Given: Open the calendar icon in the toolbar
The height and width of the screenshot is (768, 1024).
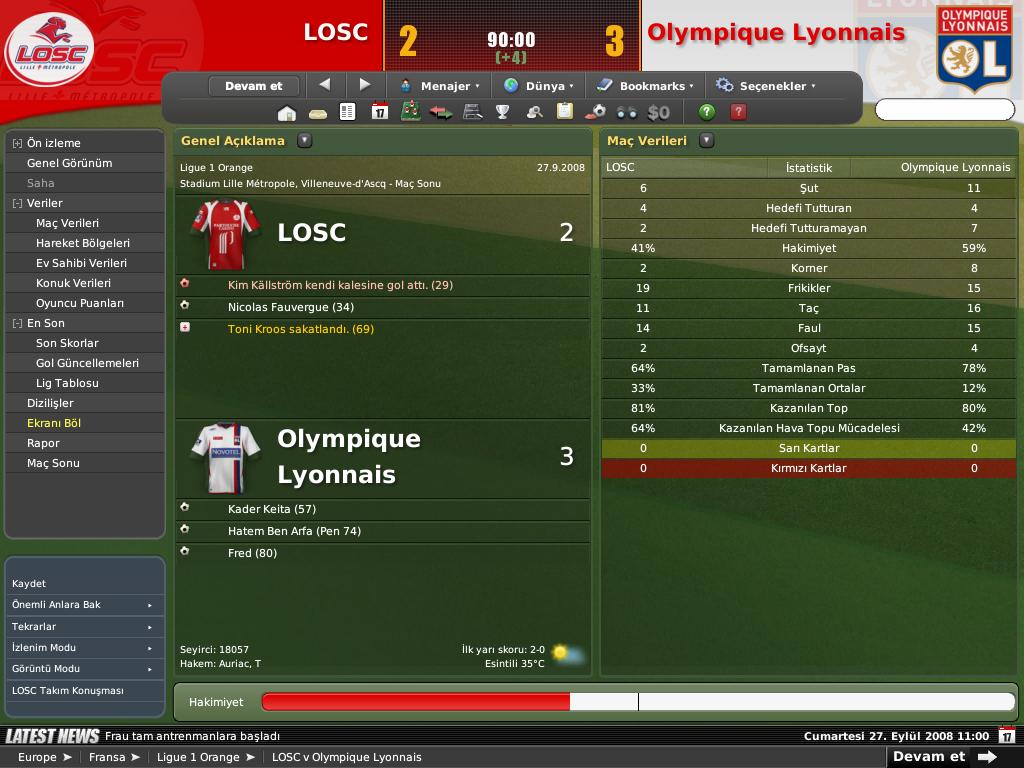Looking at the screenshot, I should [x=379, y=112].
